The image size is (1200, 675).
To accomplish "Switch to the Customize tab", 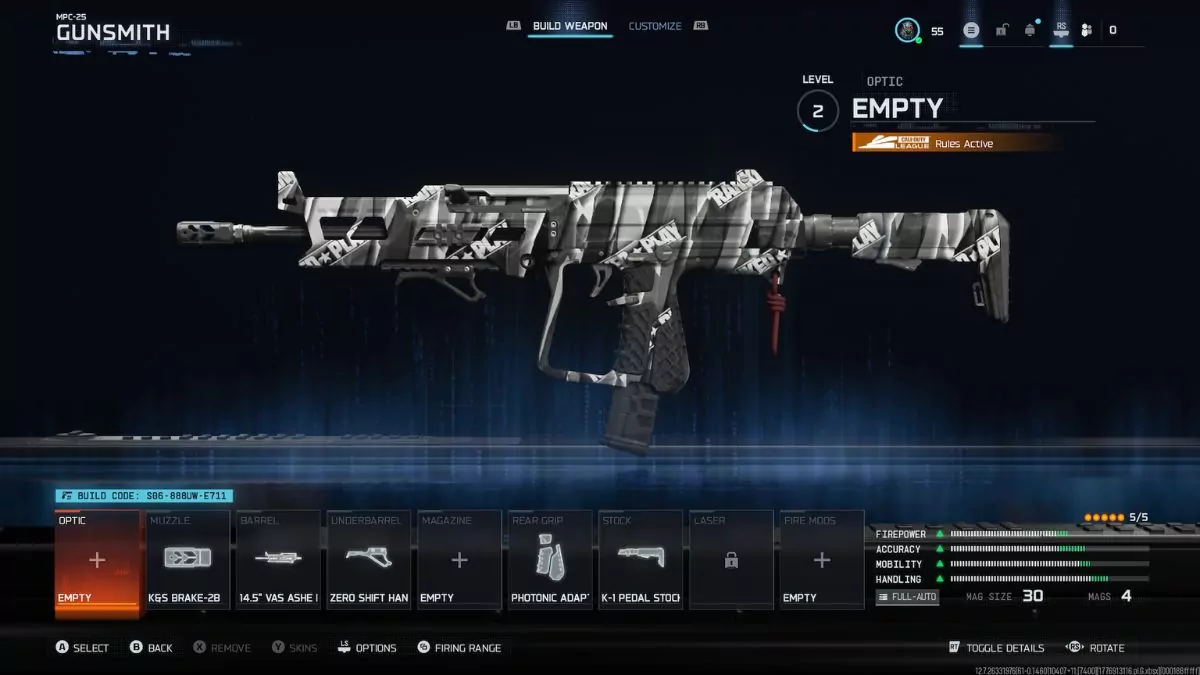I will pyautogui.click(x=655, y=26).
